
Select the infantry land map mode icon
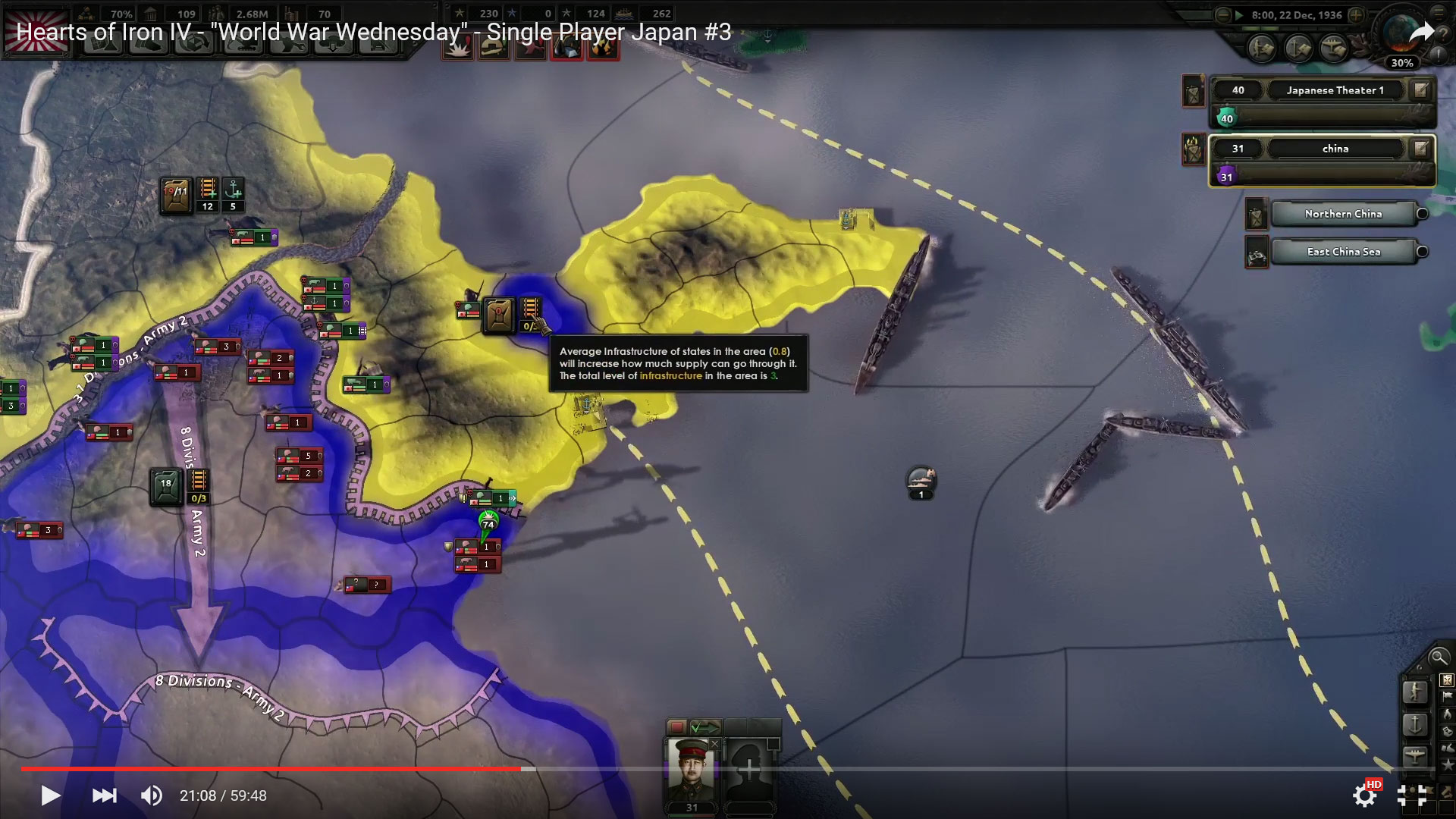[1415, 692]
